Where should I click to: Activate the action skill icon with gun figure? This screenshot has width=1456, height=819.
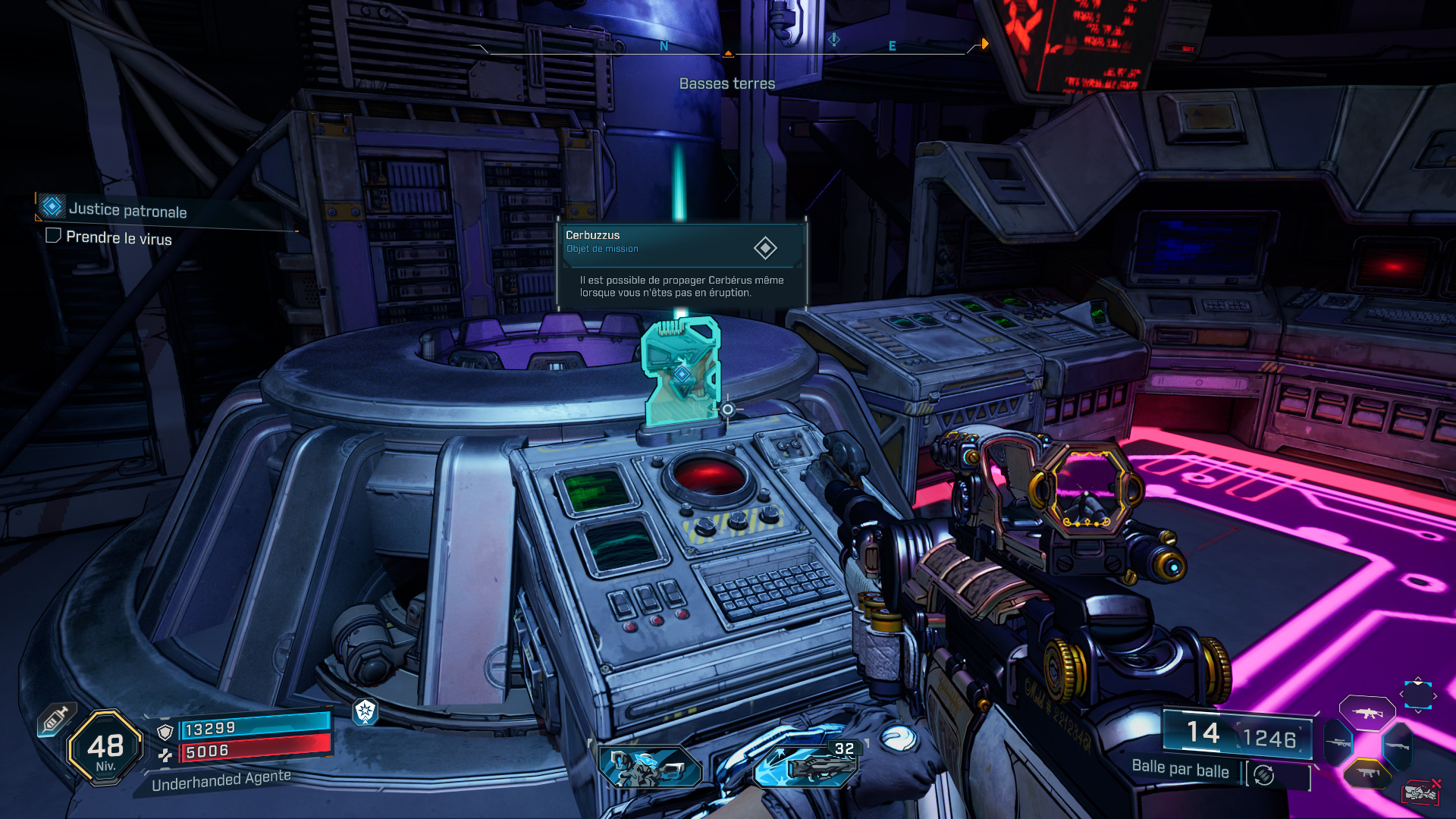650,766
